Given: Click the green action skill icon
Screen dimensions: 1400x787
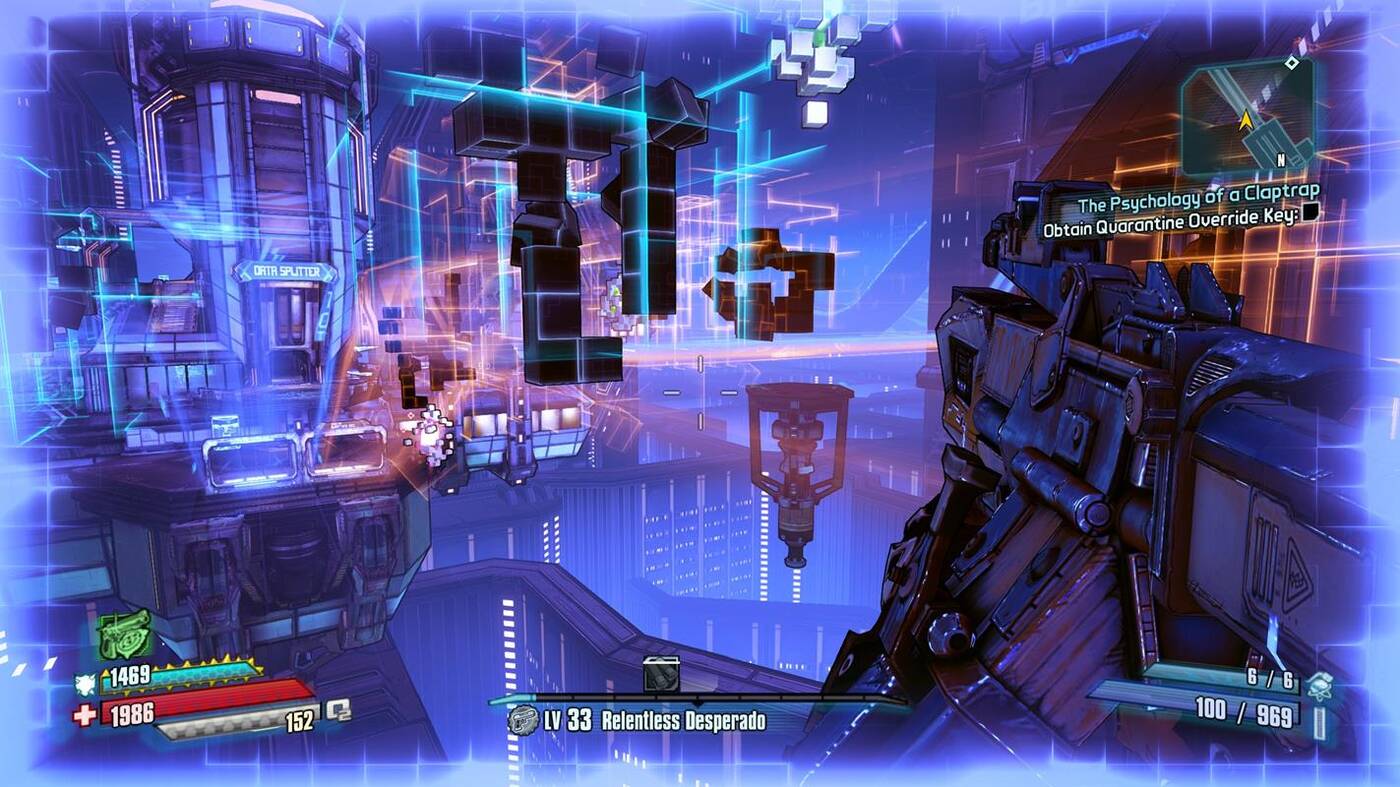Looking at the screenshot, I should (x=125, y=634).
